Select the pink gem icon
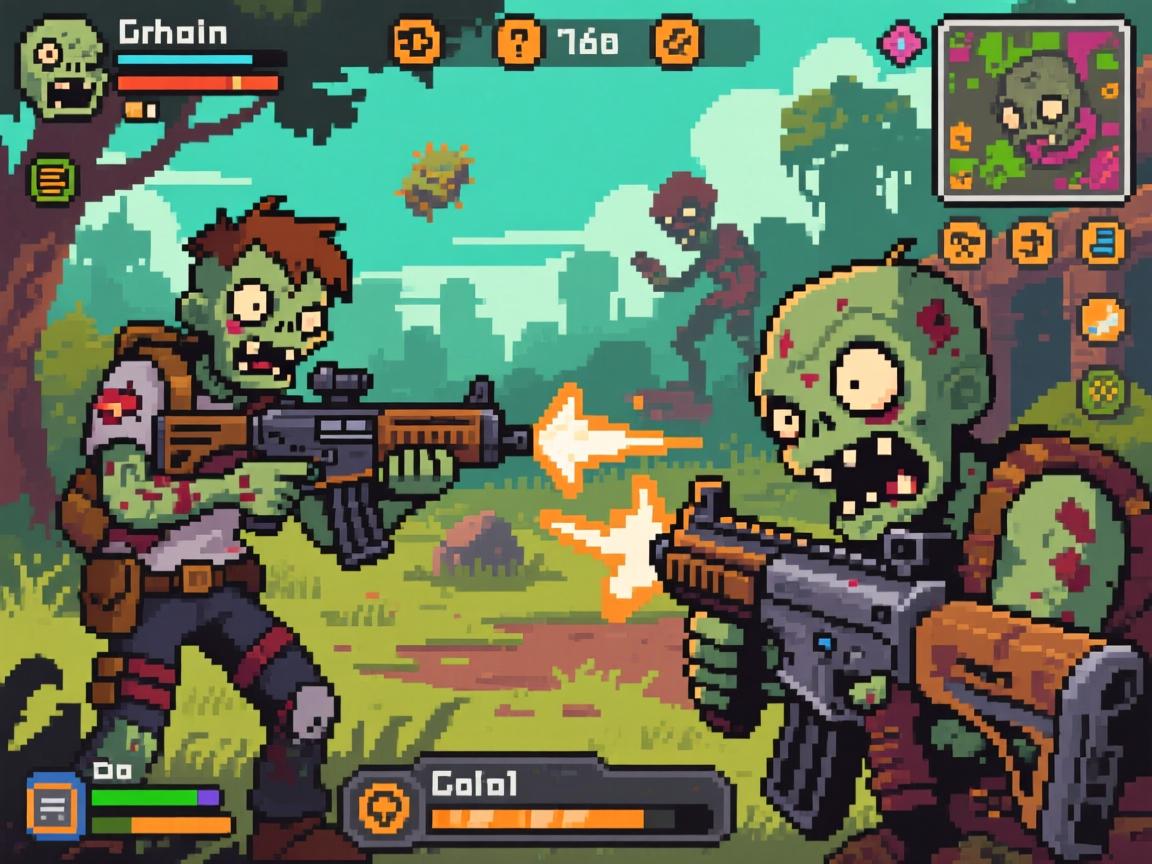The height and width of the screenshot is (864, 1152). pos(901,42)
